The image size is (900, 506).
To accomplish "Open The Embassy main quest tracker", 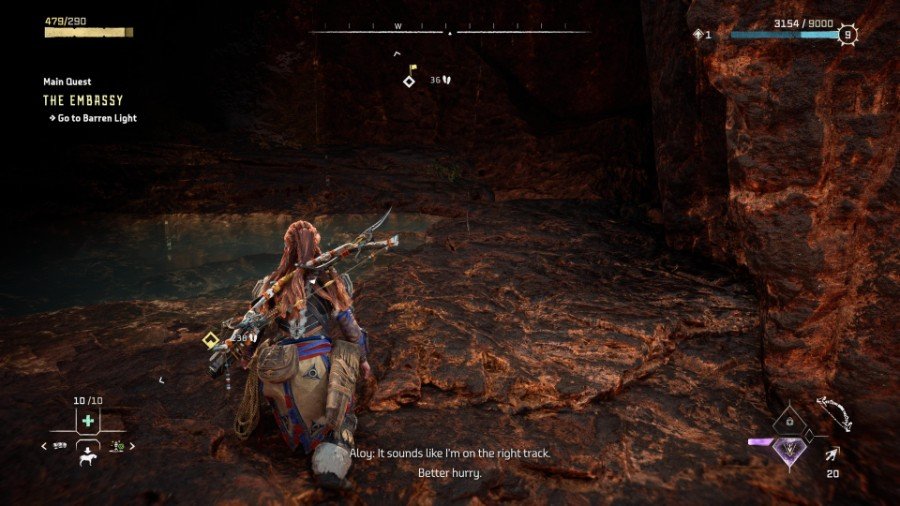I will coord(83,100).
